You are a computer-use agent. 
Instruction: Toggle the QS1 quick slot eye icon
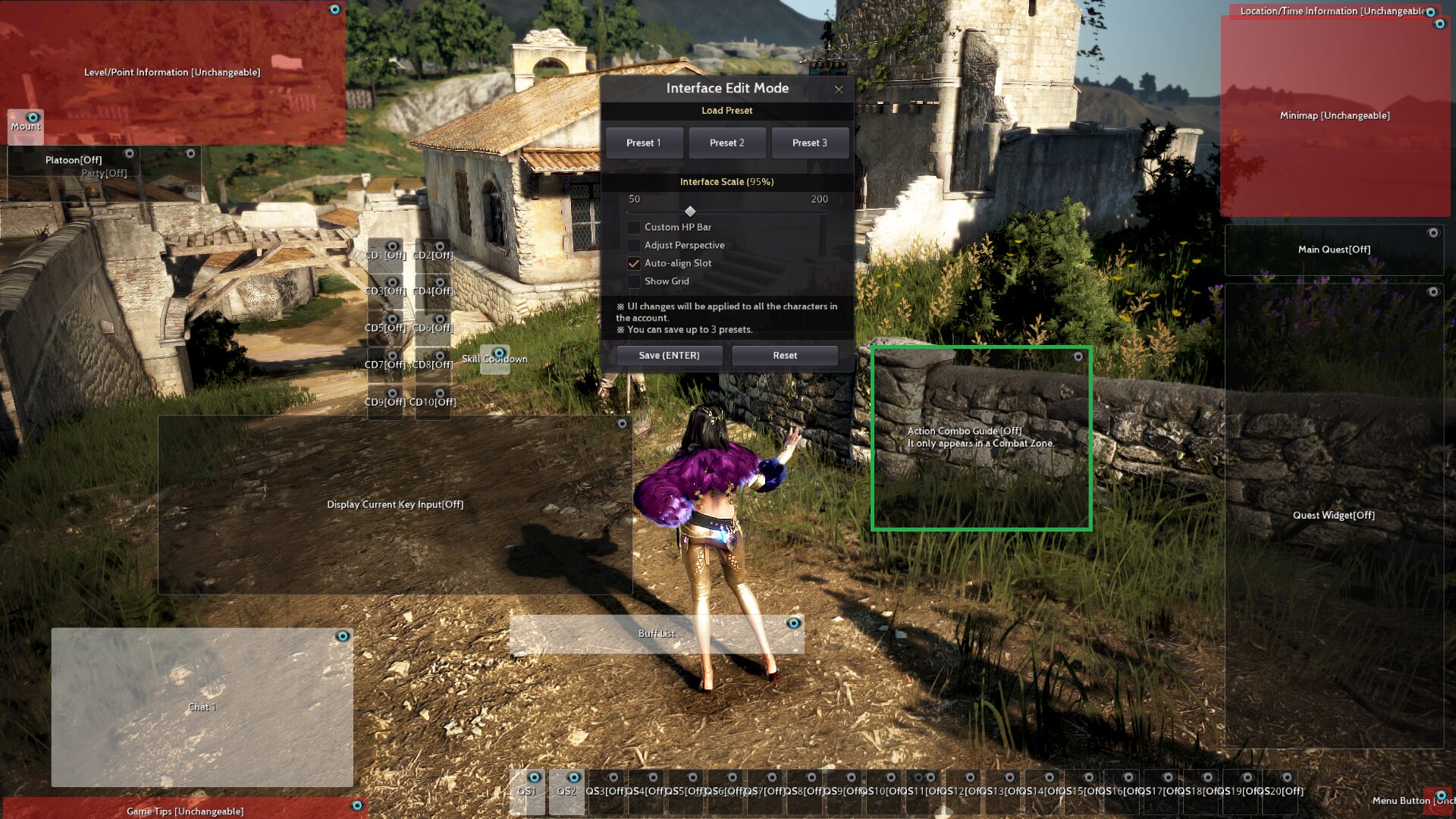pyautogui.click(x=534, y=777)
